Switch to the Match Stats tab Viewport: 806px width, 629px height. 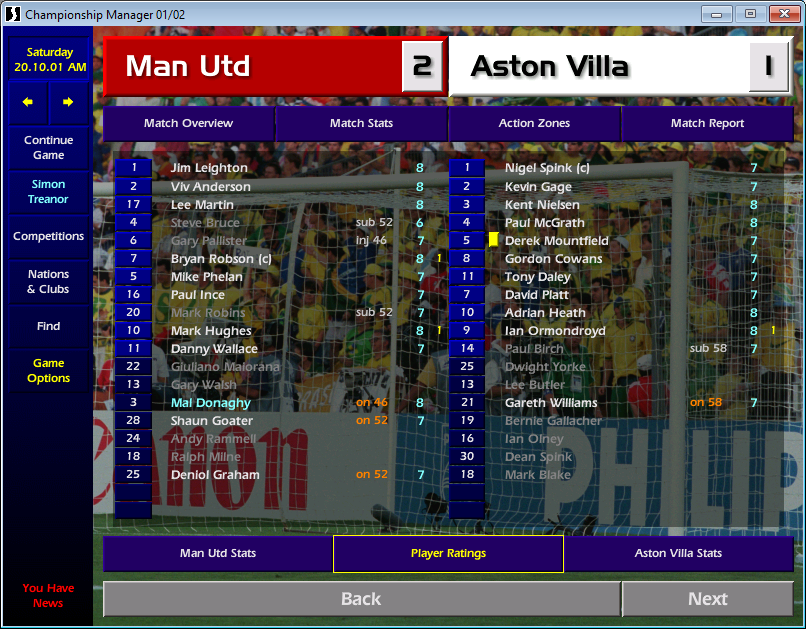point(361,123)
